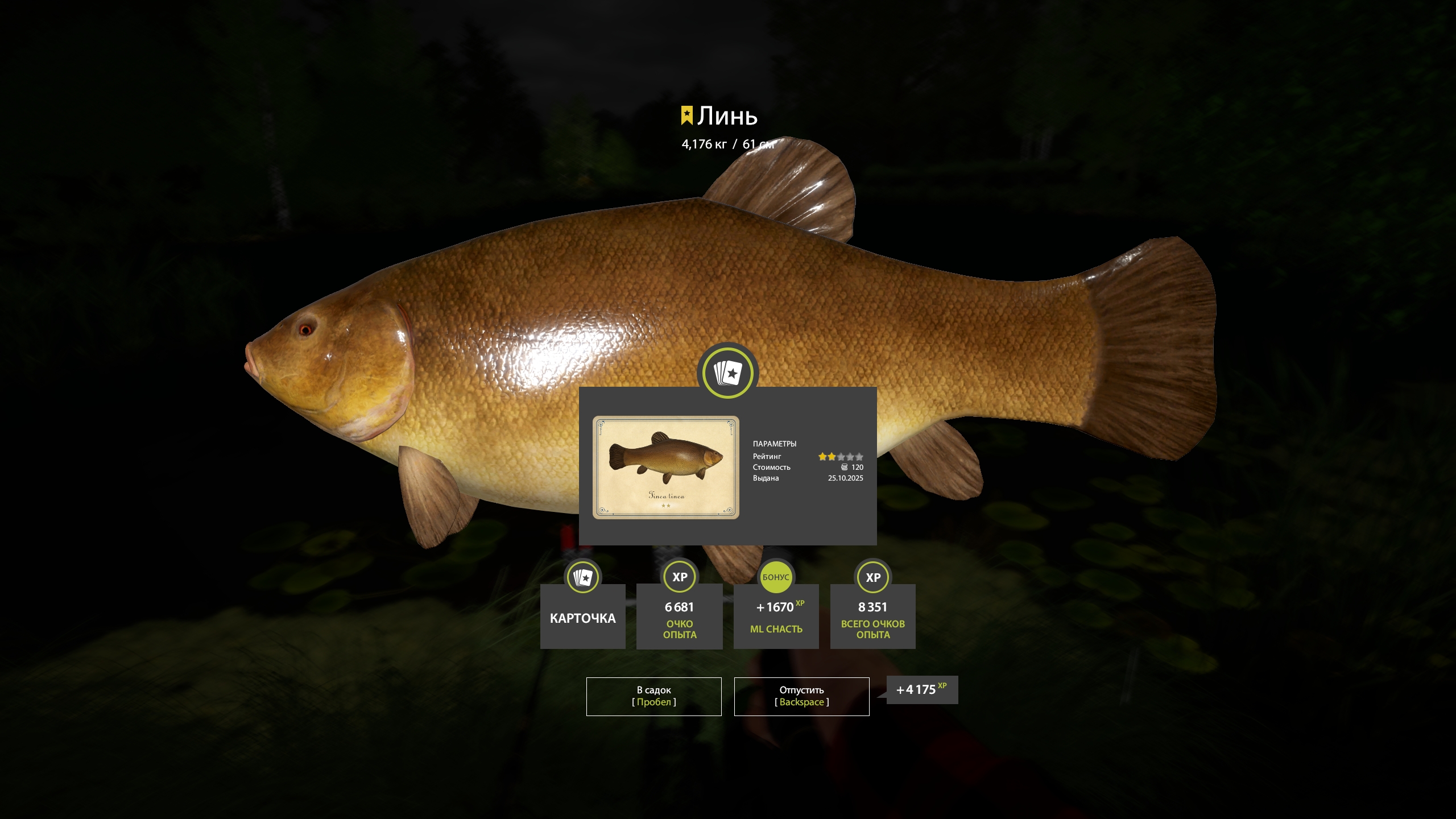Select the Всего очков опыта tile
The width and height of the screenshot is (1456, 819).
click(x=872, y=616)
